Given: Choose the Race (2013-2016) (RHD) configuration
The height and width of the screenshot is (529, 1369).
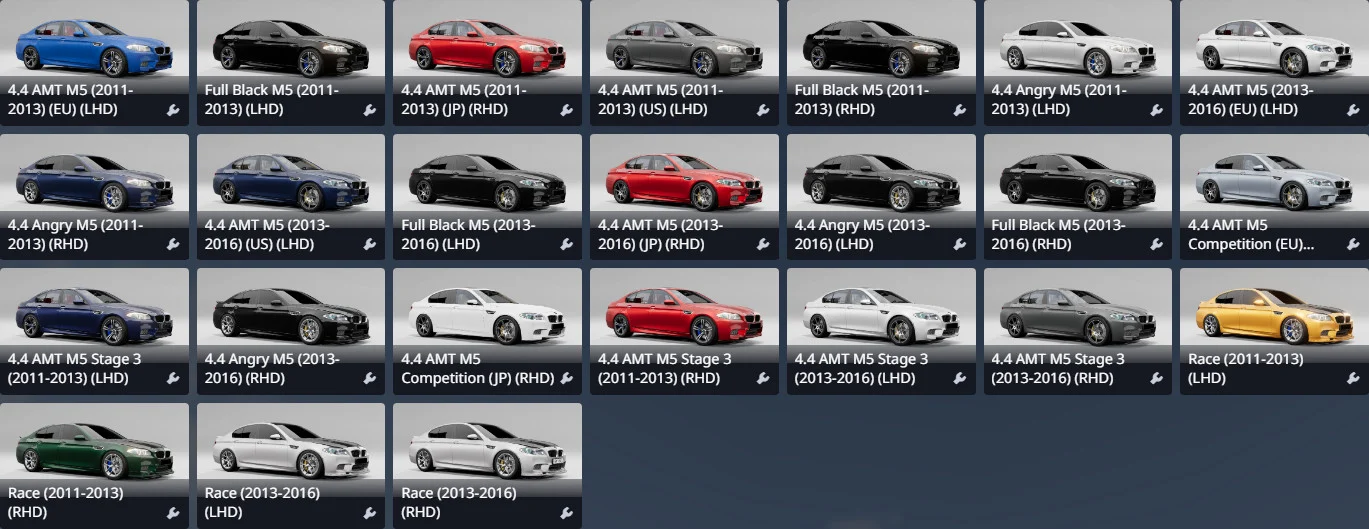Looking at the screenshot, I should coord(487,450).
